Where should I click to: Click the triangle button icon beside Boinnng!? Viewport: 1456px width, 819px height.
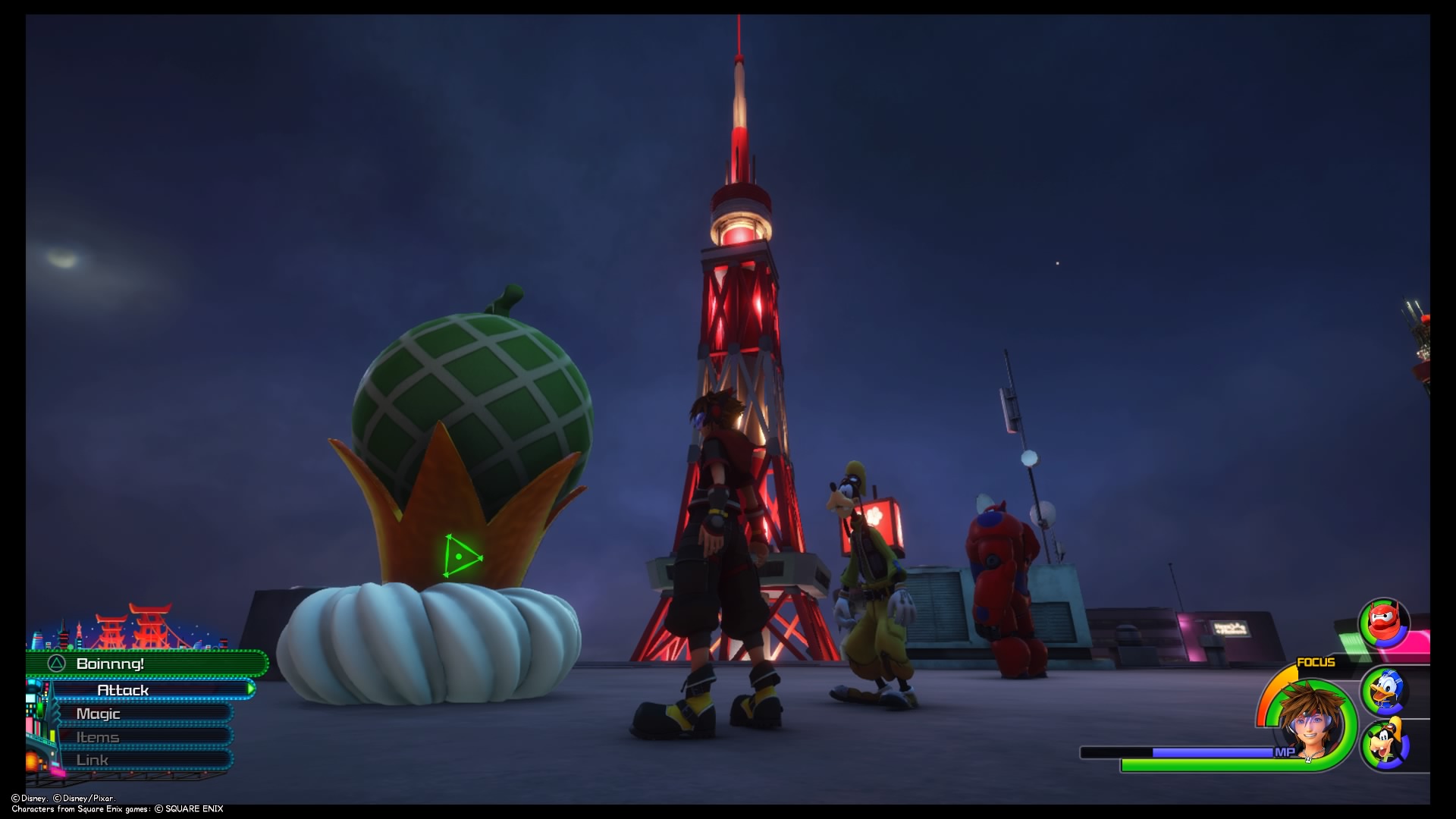pyautogui.click(x=55, y=664)
